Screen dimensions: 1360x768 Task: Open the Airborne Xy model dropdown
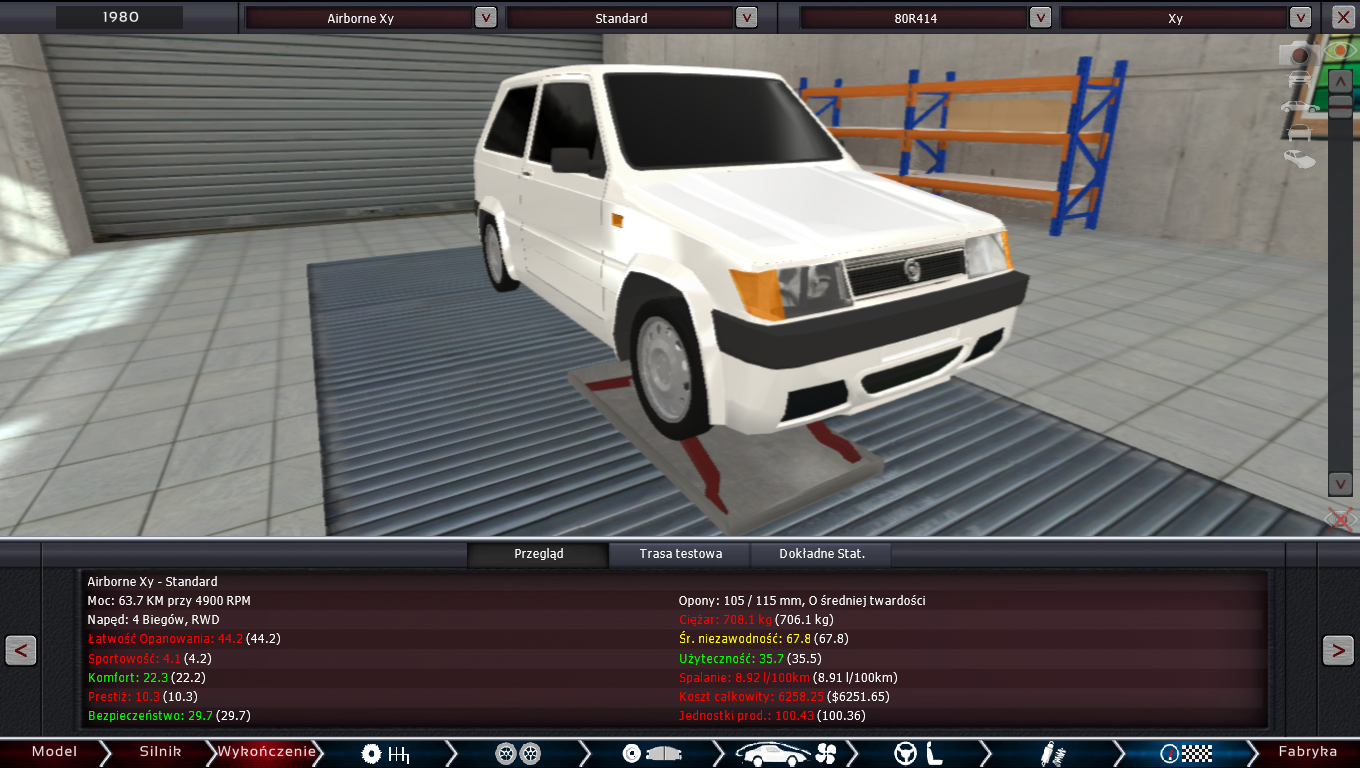click(485, 17)
